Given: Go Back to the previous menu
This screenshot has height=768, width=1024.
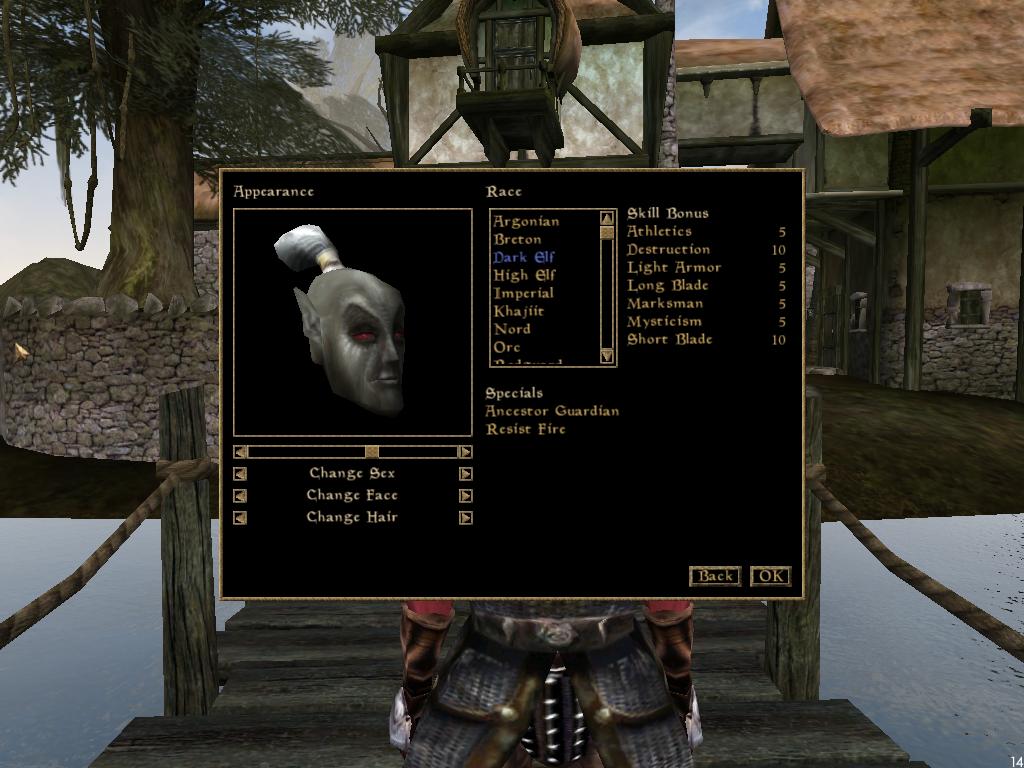Looking at the screenshot, I should coord(715,576).
